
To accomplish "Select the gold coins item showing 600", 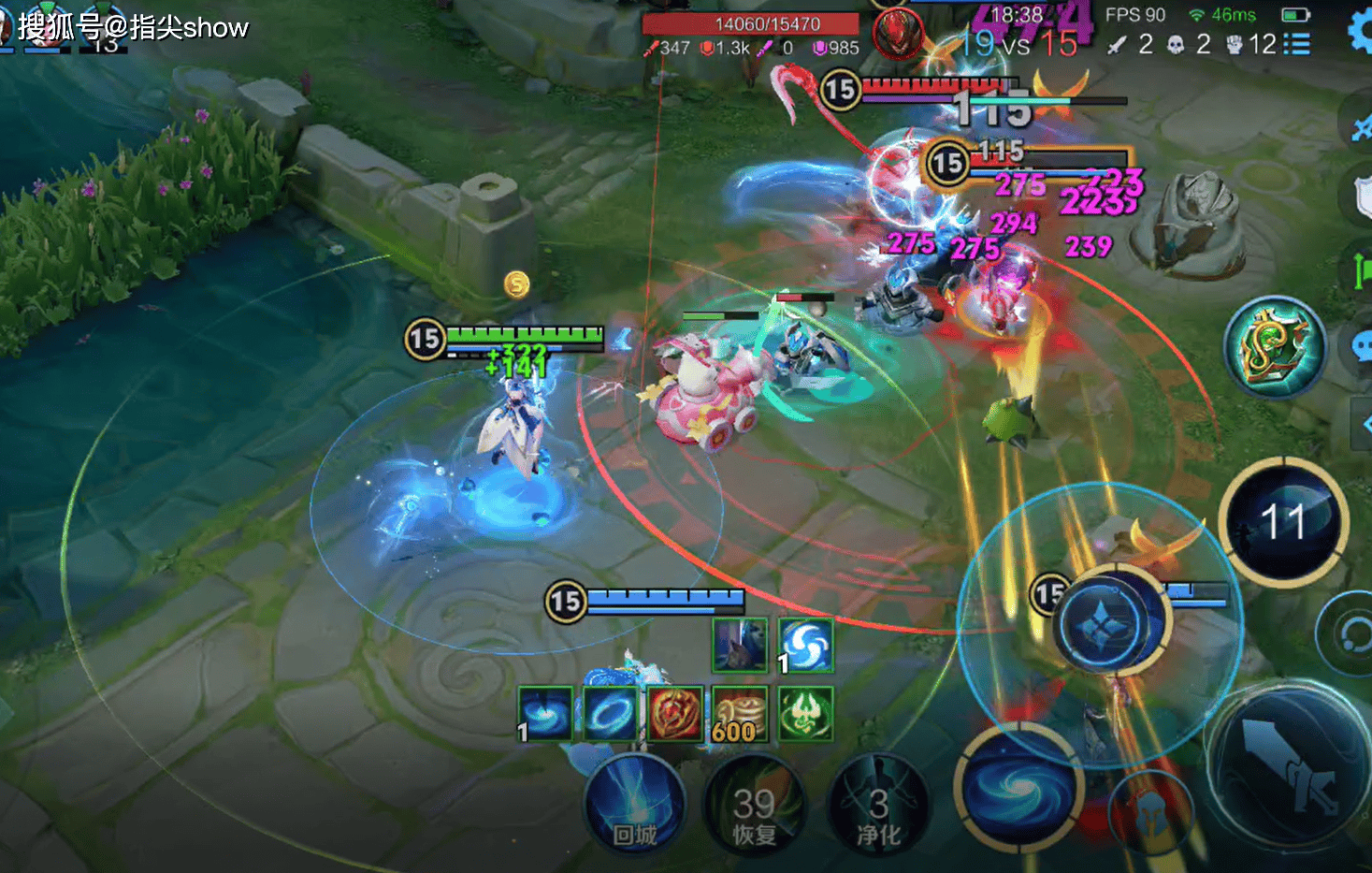I will click(x=739, y=714).
